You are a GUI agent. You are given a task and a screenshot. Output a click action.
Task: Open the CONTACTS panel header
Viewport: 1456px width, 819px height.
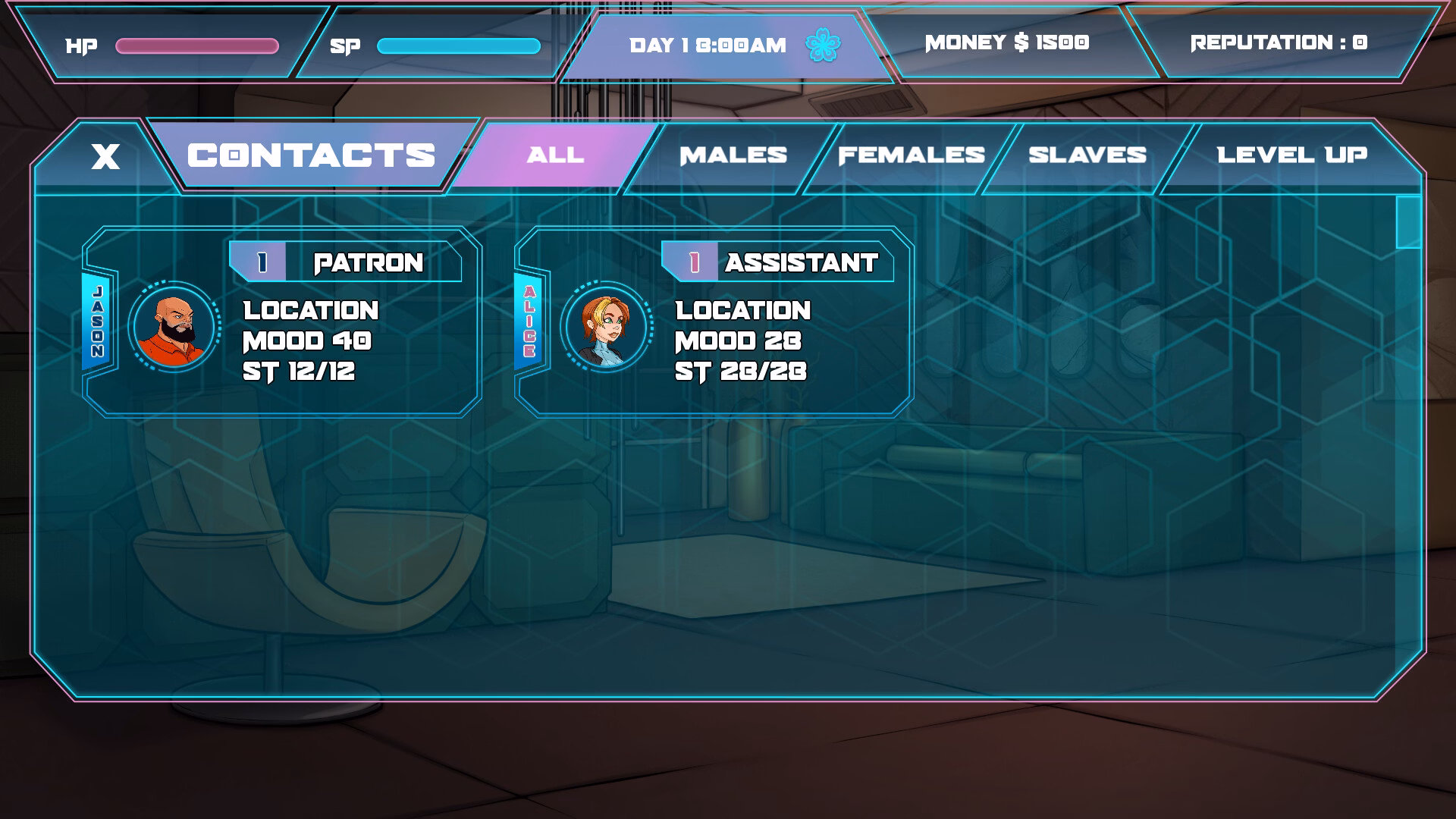pos(311,155)
